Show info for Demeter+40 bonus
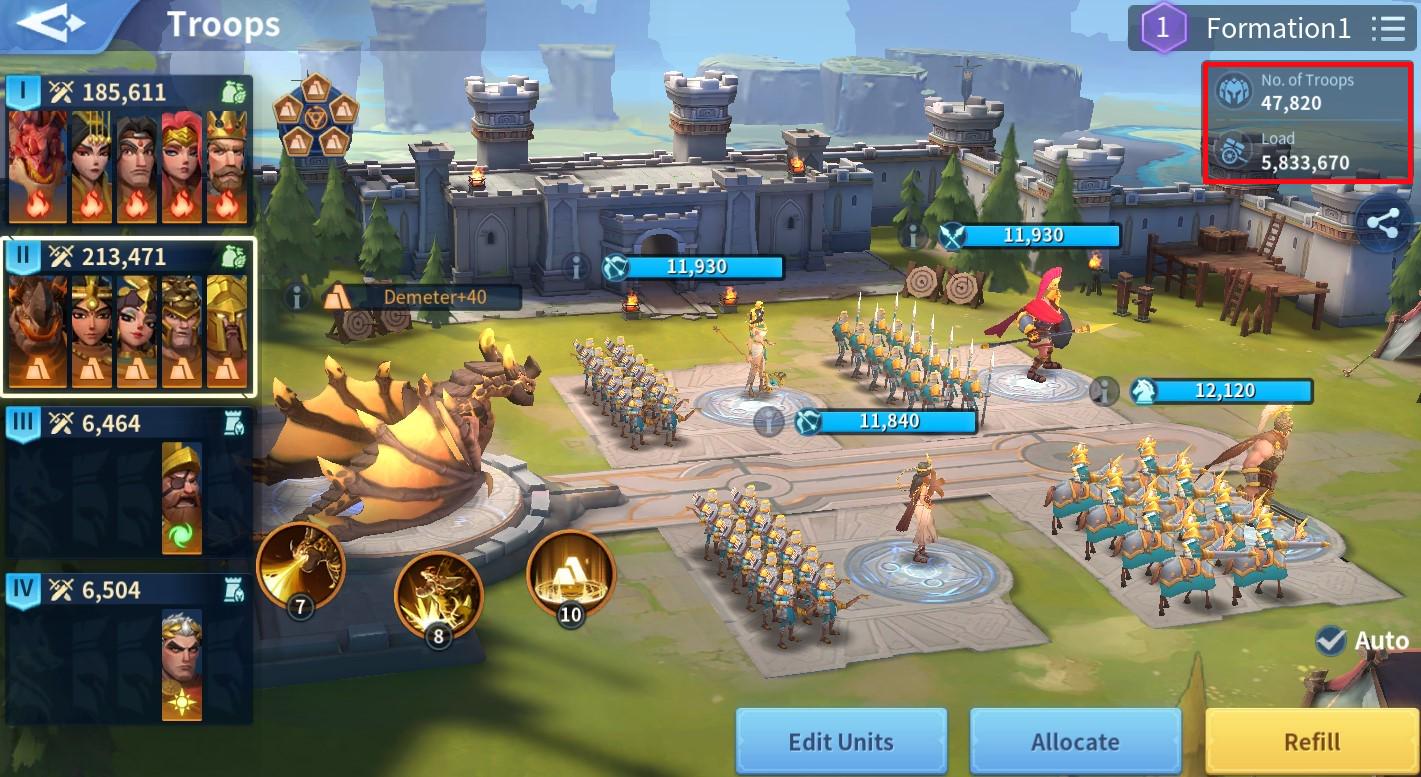1421x777 pixels. point(297,297)
